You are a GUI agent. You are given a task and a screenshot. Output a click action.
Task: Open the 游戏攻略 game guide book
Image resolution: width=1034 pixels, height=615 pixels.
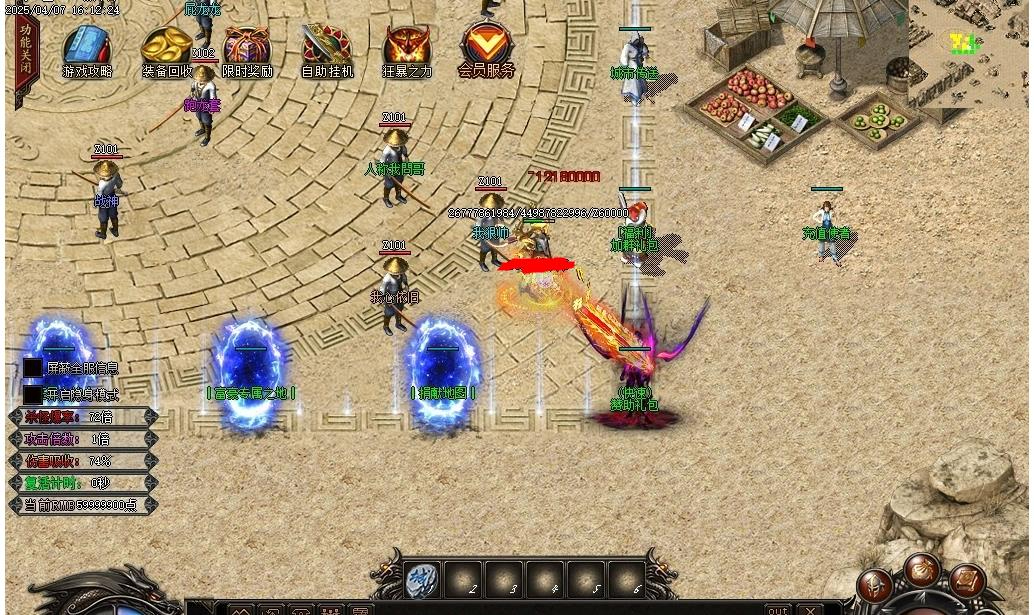pyautogui.click(x=87, y=49)
